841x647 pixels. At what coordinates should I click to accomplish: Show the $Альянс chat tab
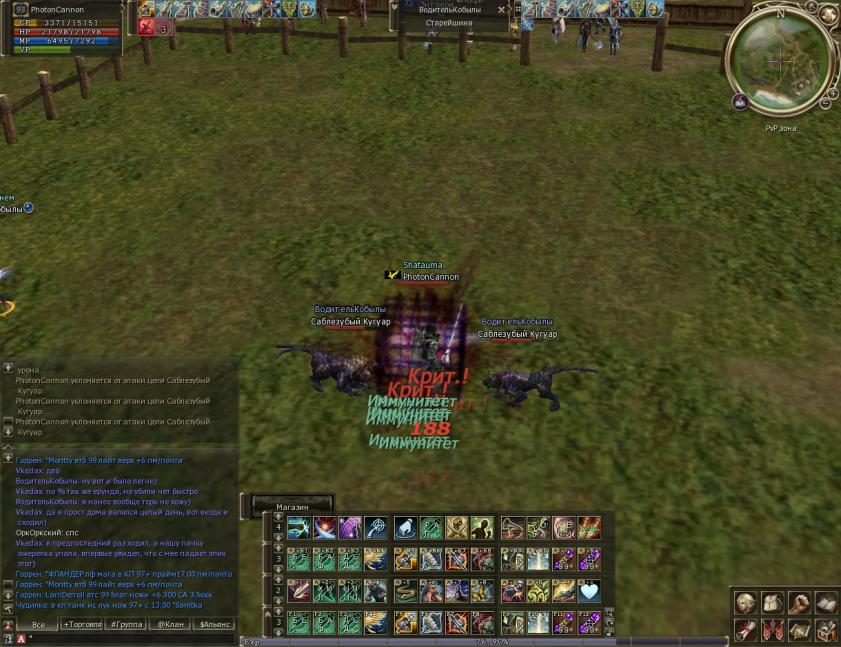pyautogui.click(x=214, y=624)
